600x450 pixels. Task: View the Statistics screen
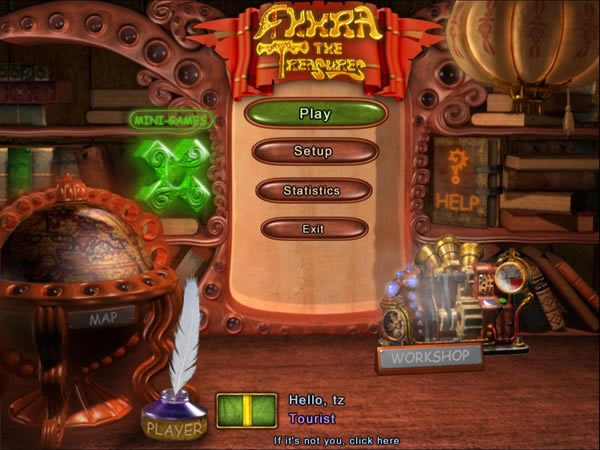313,190
